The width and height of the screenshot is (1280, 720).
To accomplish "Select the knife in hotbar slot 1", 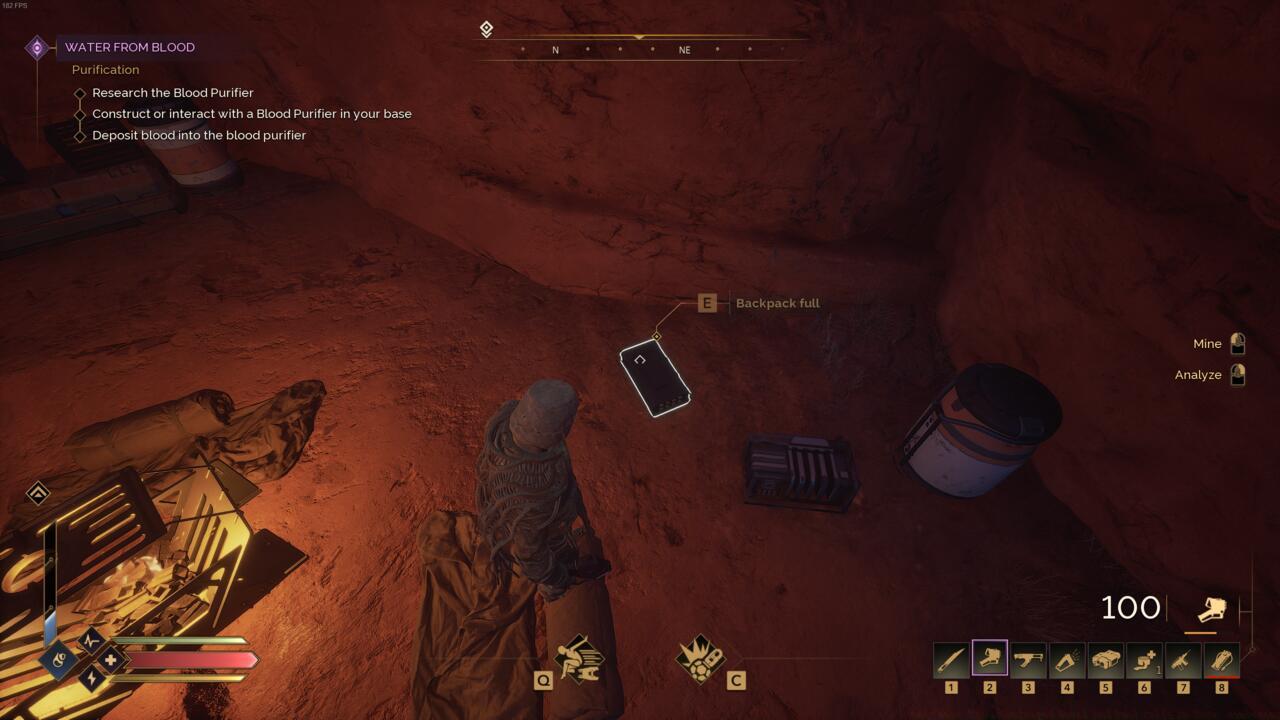I will coord(951,660).
